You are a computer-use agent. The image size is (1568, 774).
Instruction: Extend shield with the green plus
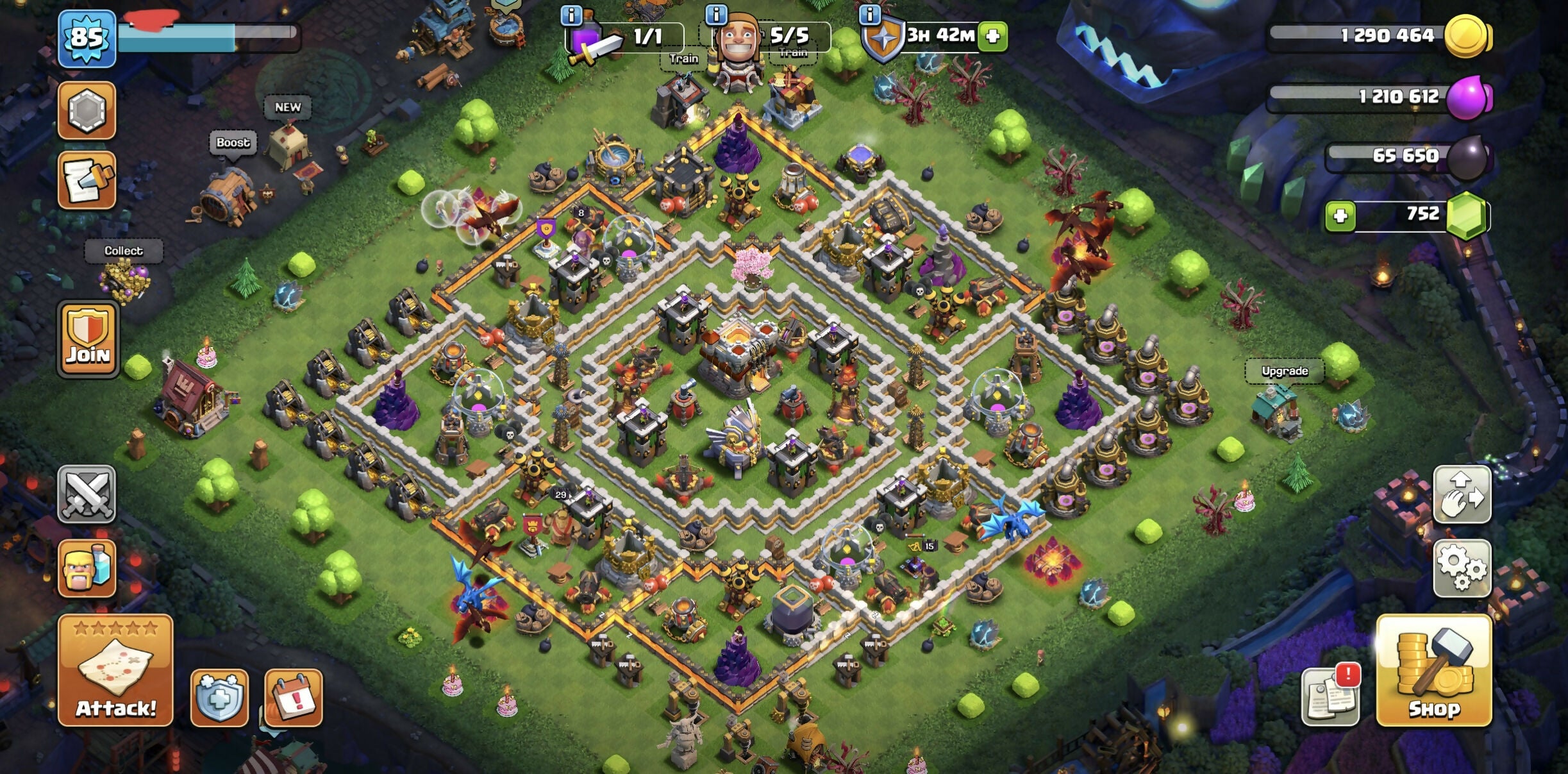[993, 36]
